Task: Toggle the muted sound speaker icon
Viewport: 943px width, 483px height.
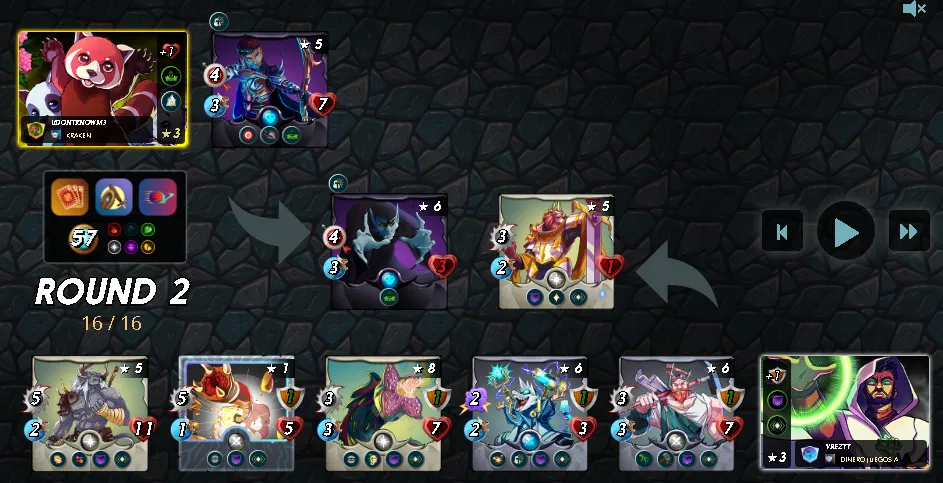Action: point(914,9)
